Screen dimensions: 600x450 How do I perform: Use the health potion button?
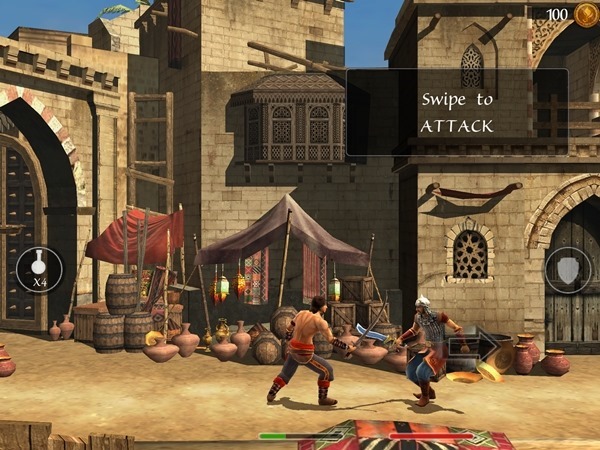pos(39,270)
